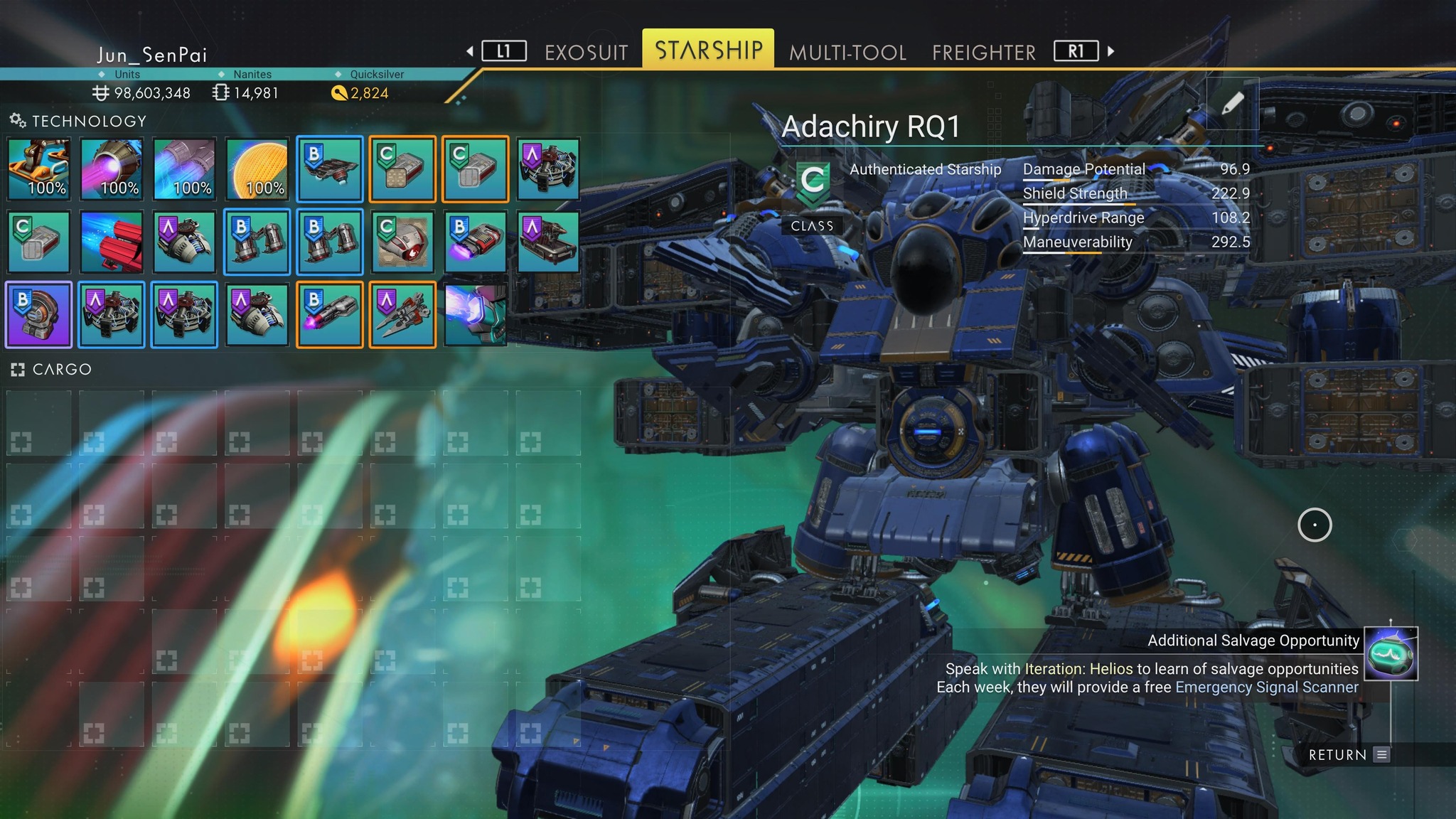Choose the Pulse Engine with purple exhaust
This screenshot has width=1456, height=819.
(112, 169)
